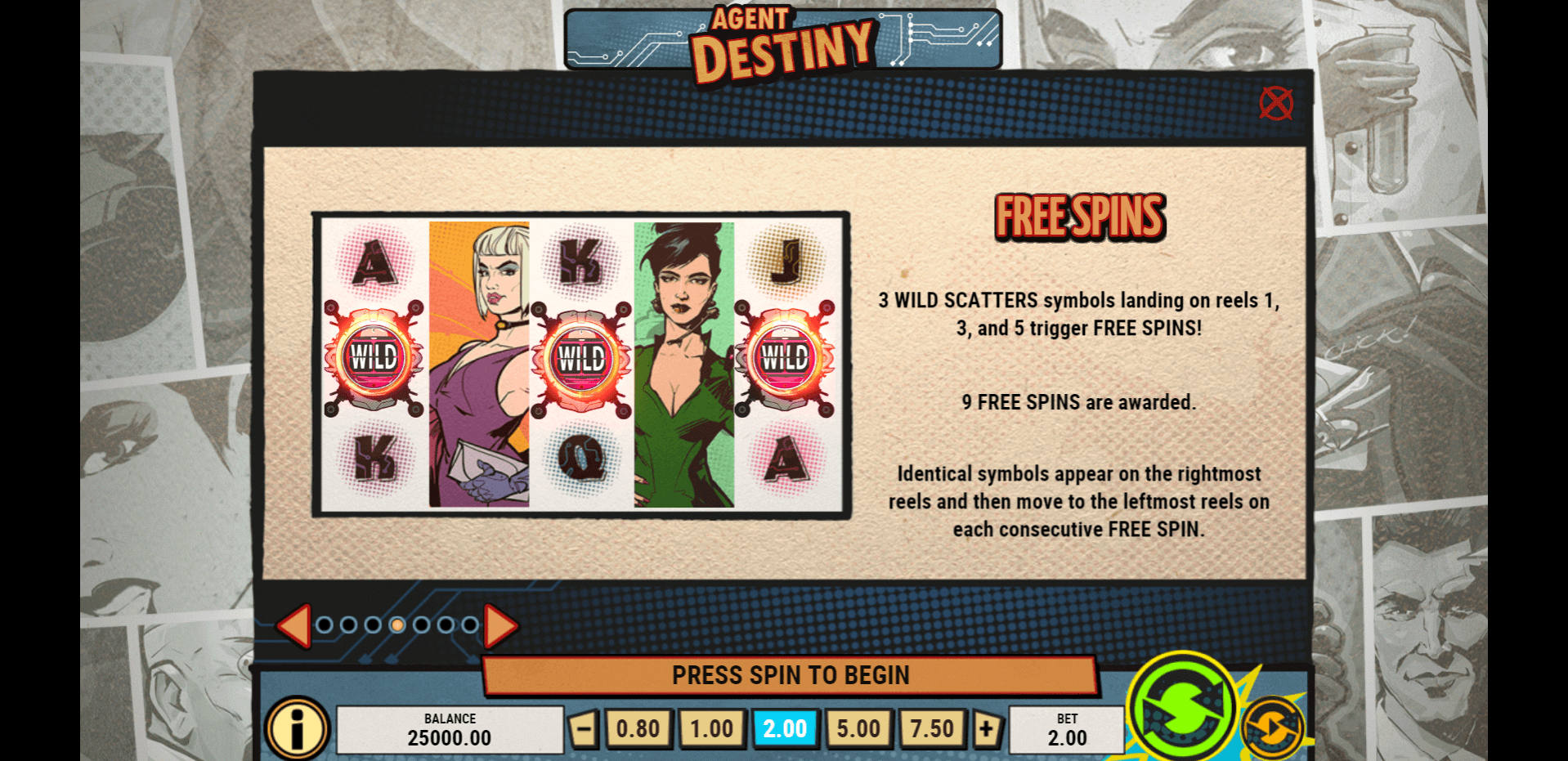1568x761 pixels.
Task: Decrease the bet with the minus button
Action: pos(584,728)
